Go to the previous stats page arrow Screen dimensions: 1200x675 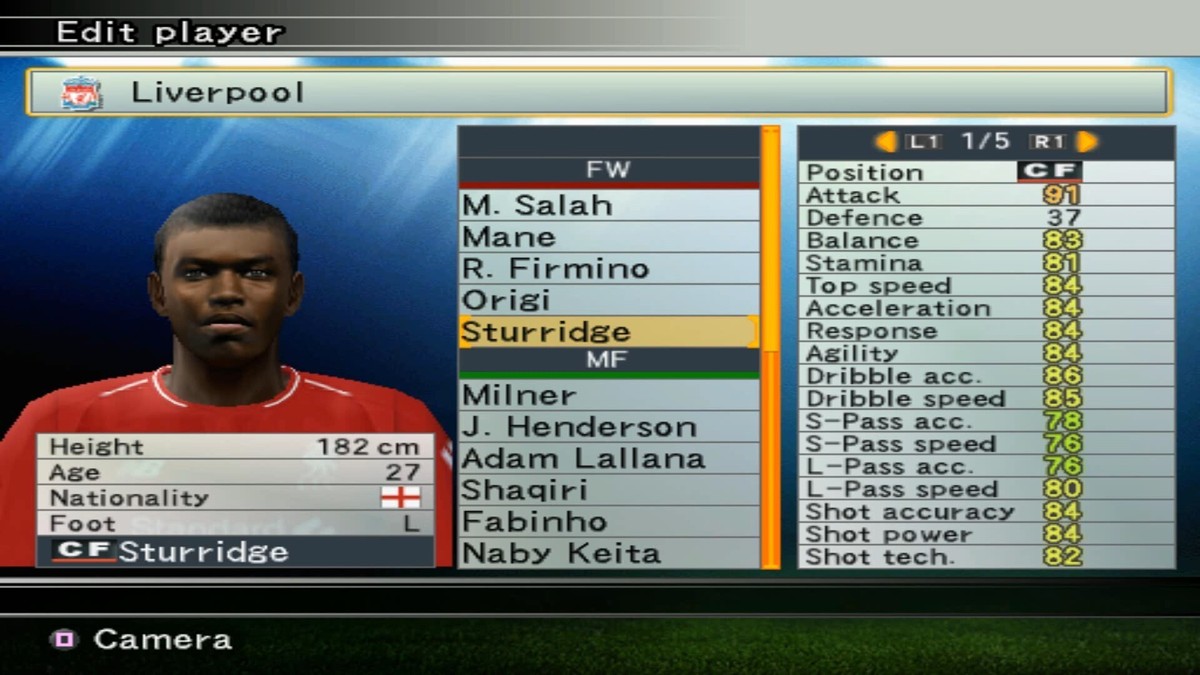coord(886,142)
